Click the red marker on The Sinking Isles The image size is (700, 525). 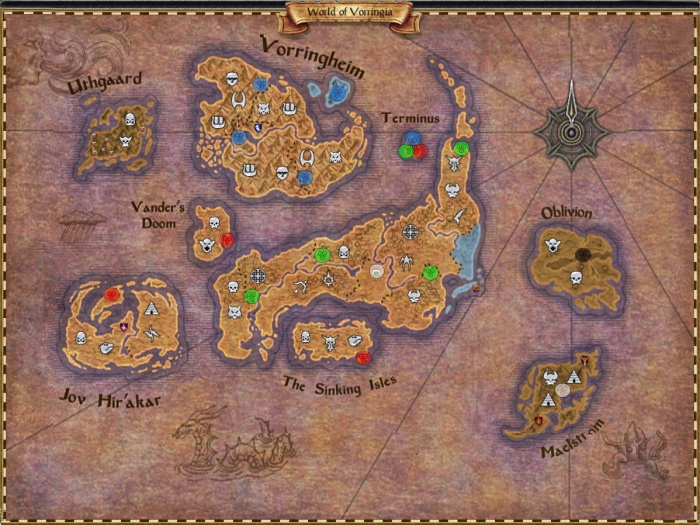[x=362, y=357]
